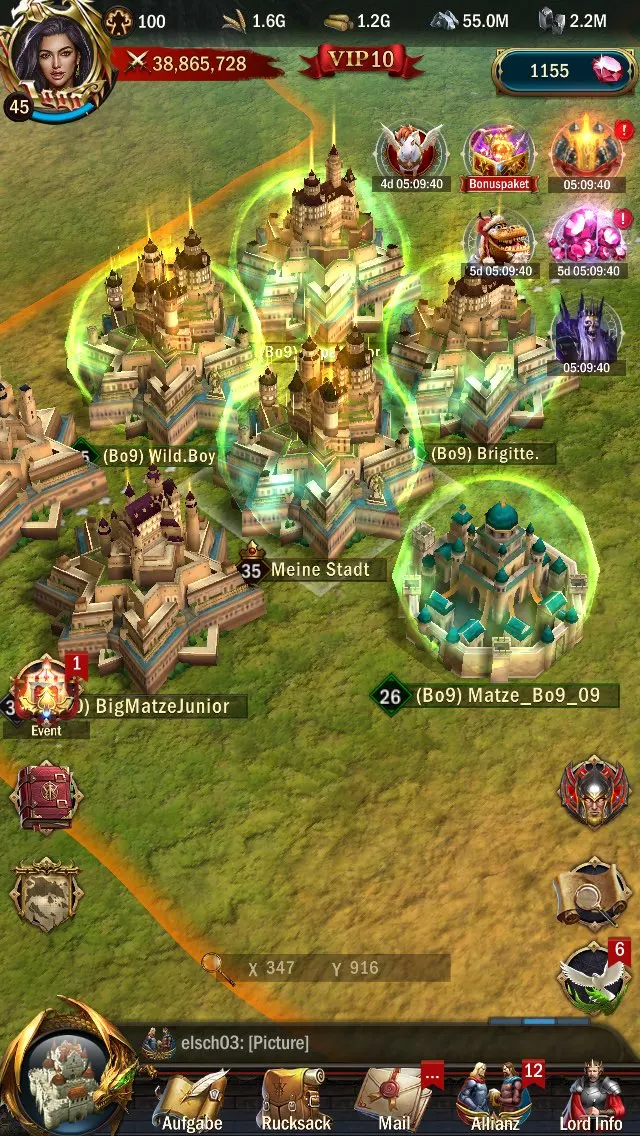Open the Mail inbox
The image size is (640, 1136).
click(x=392, y=1098)
